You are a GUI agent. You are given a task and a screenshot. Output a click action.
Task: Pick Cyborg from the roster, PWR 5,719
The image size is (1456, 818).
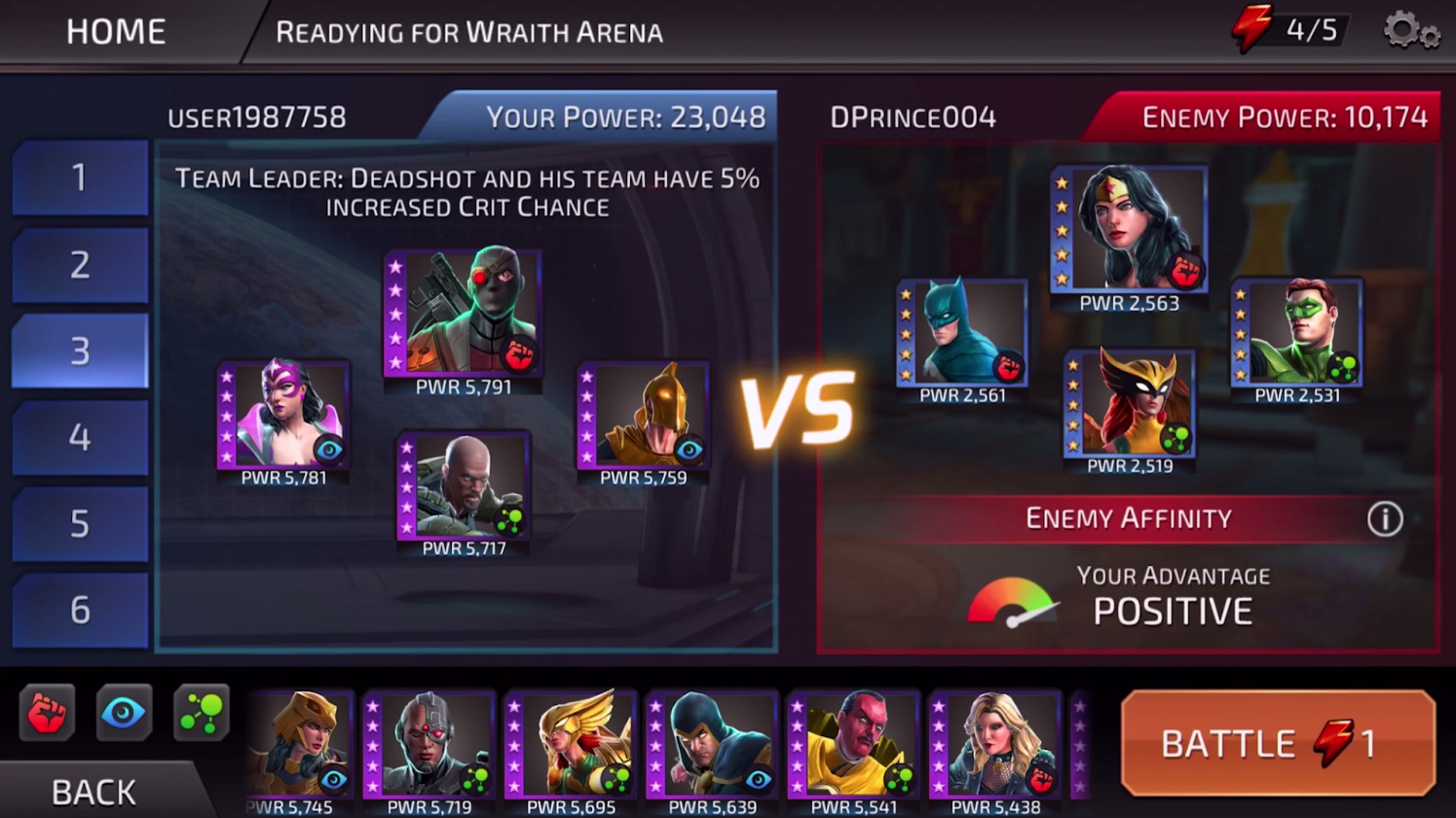(x=429, y=744)
